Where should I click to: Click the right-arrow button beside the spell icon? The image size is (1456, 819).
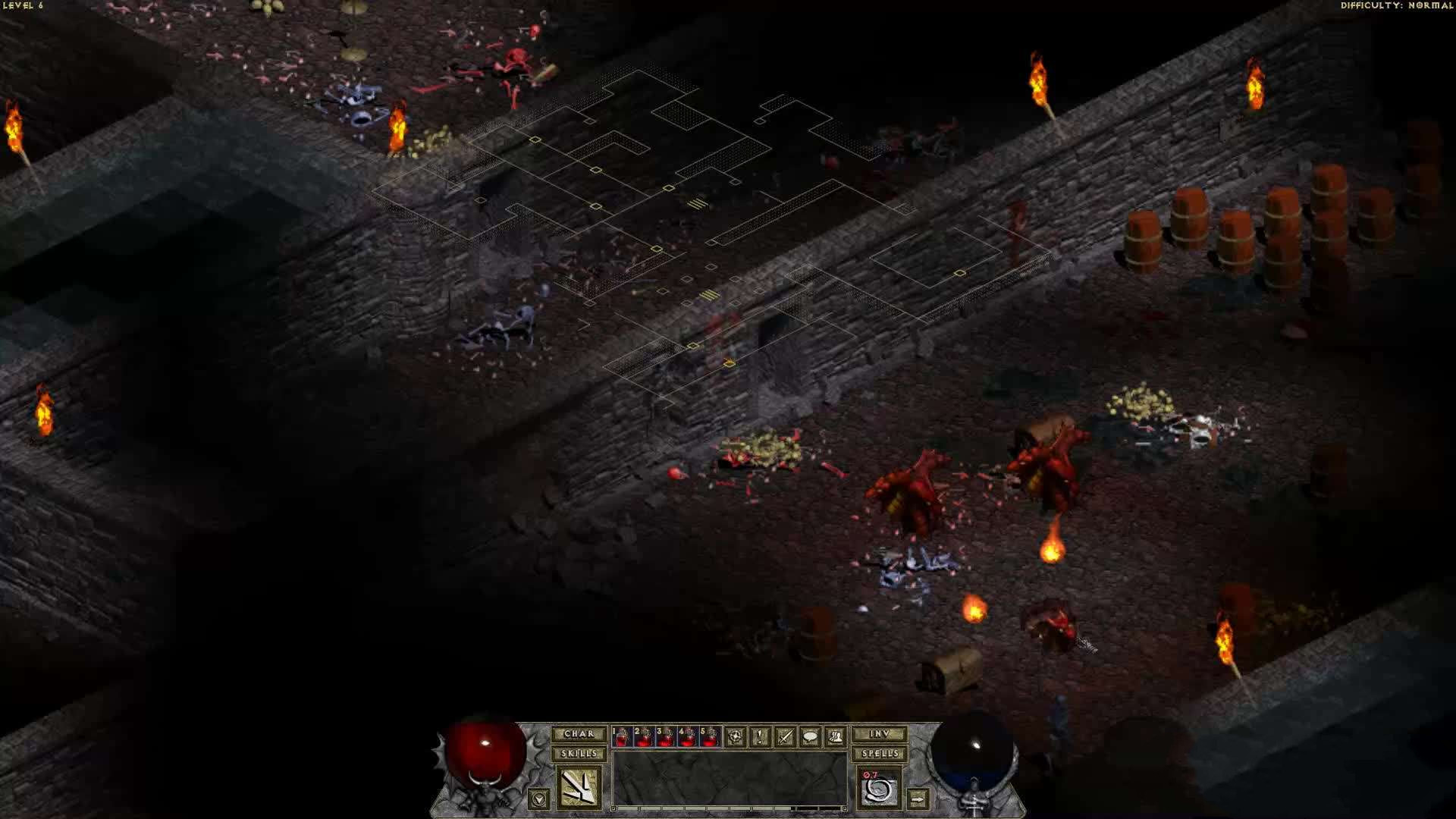(x=918, y=799)
